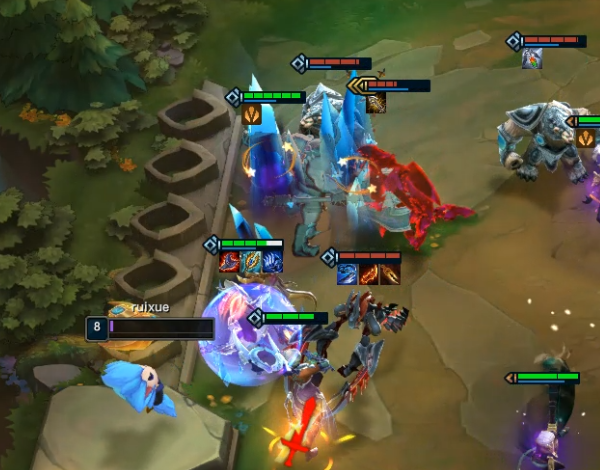Click the golden spear item with blue glow

coord(251,262)
